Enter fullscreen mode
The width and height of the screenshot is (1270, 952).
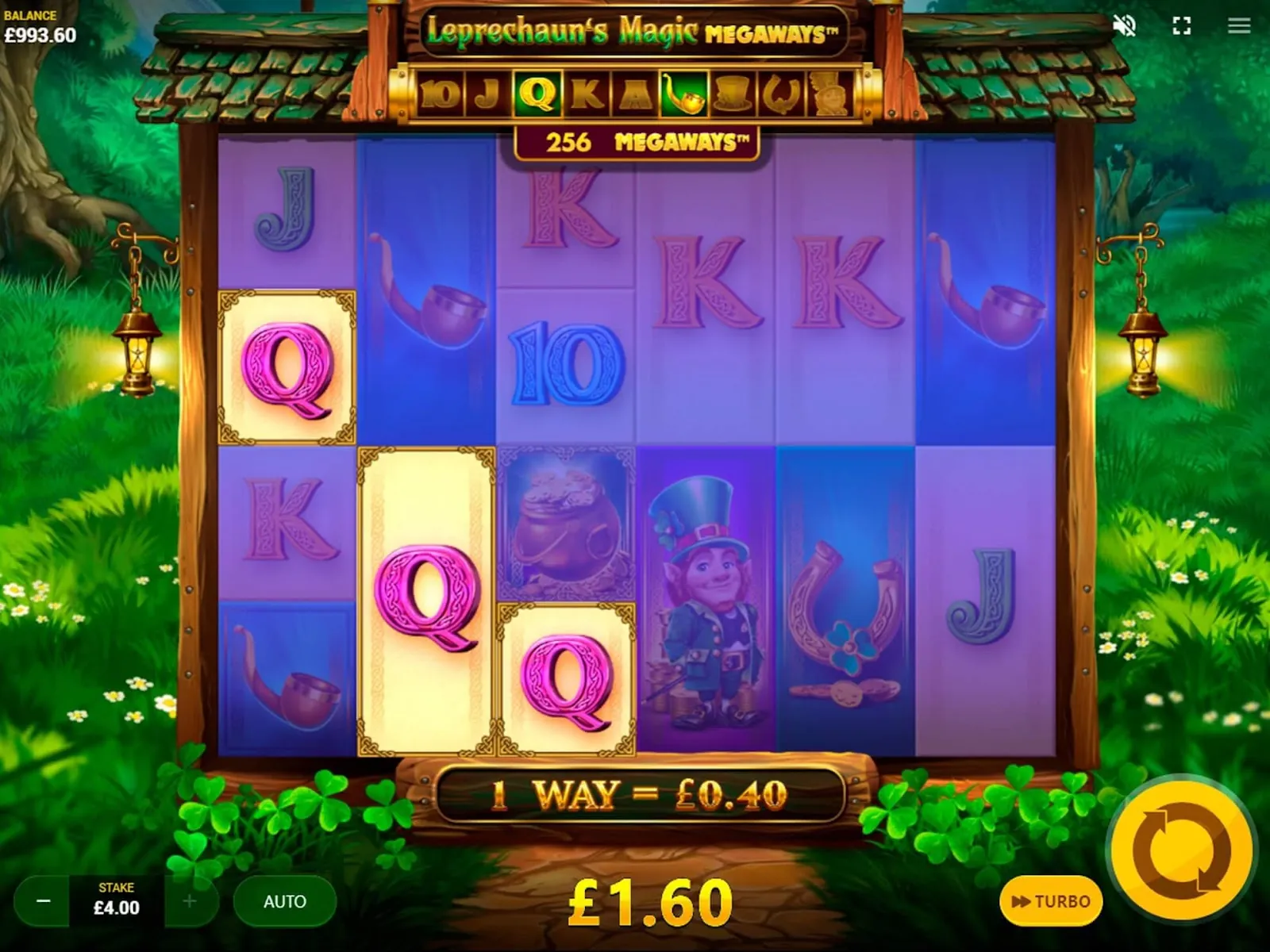(1182, 26)
